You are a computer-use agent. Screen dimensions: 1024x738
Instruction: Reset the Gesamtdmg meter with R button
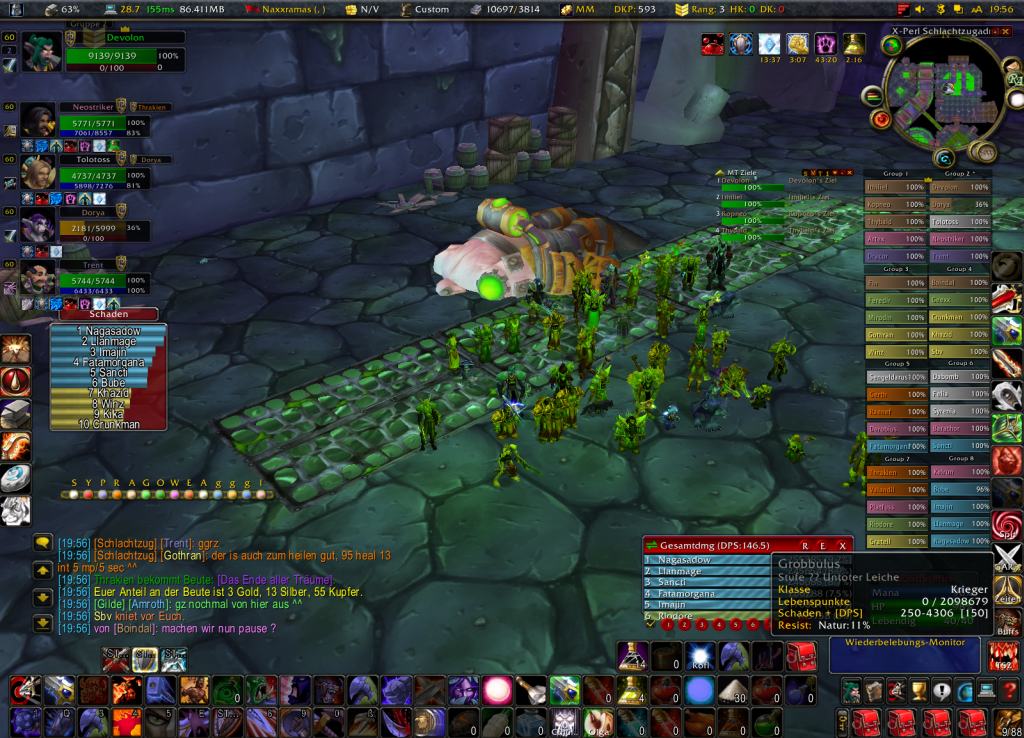[x=804, y=545]
